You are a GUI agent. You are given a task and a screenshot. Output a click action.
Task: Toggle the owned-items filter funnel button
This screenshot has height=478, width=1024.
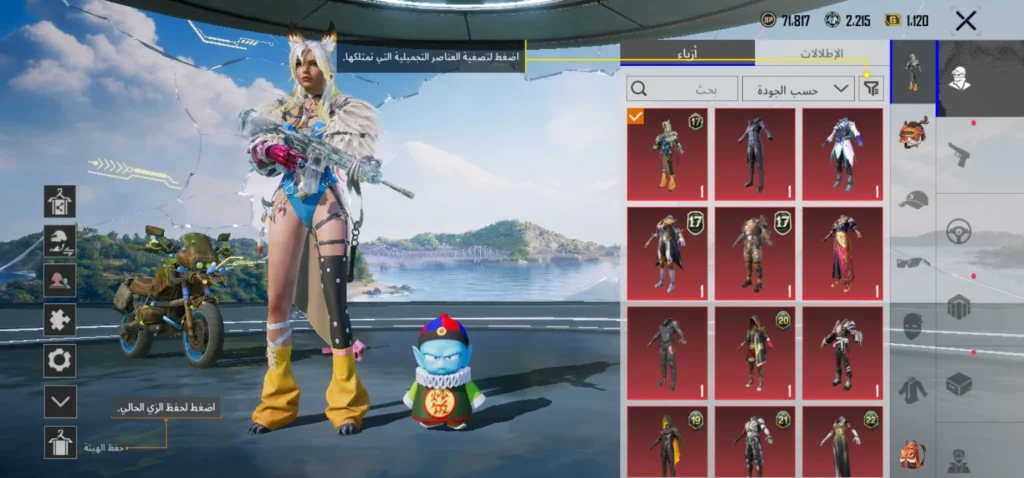[872, 89]
